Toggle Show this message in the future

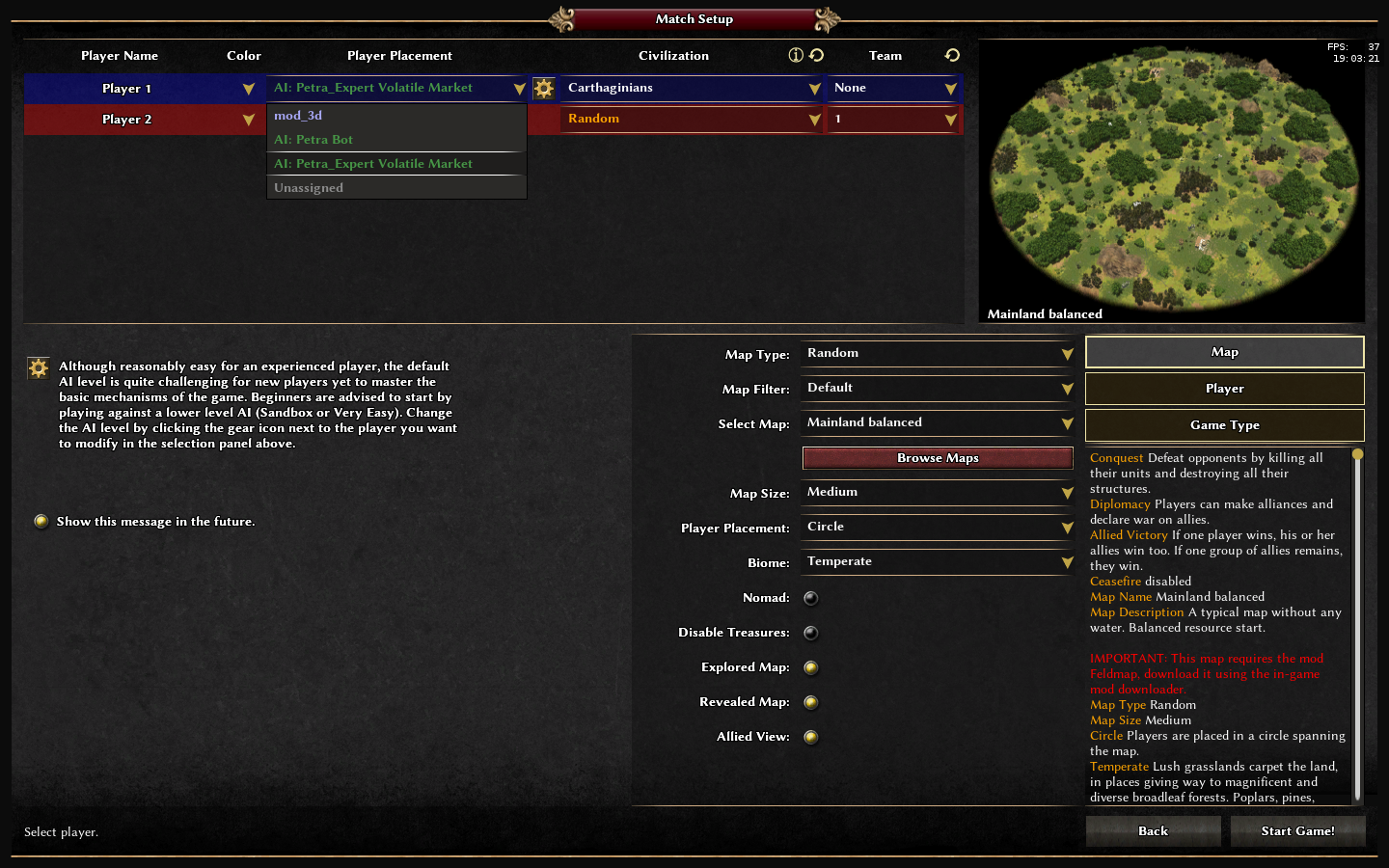click(41, 522)
